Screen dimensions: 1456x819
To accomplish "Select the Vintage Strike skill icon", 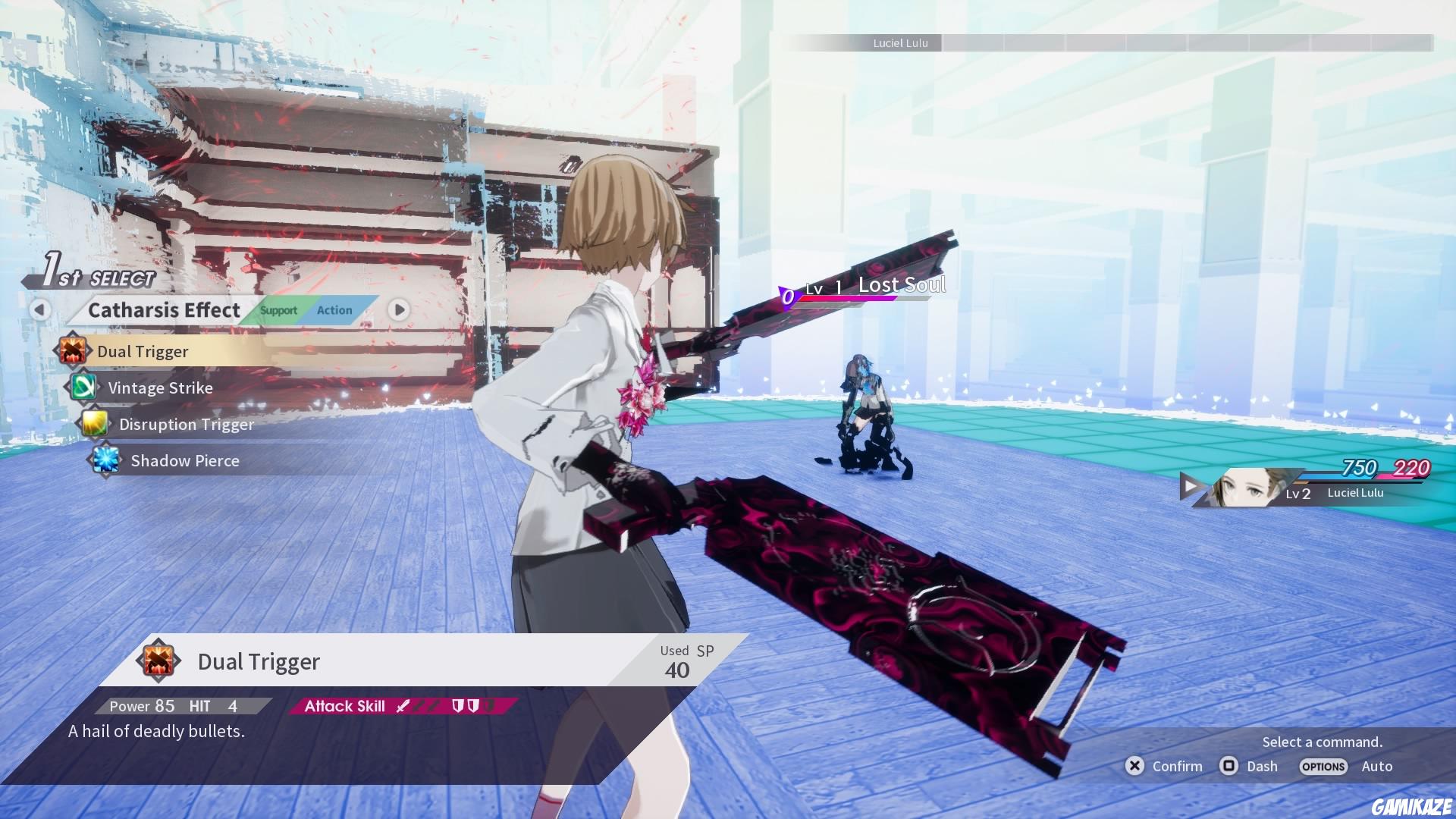I will [x=86, y=388].
